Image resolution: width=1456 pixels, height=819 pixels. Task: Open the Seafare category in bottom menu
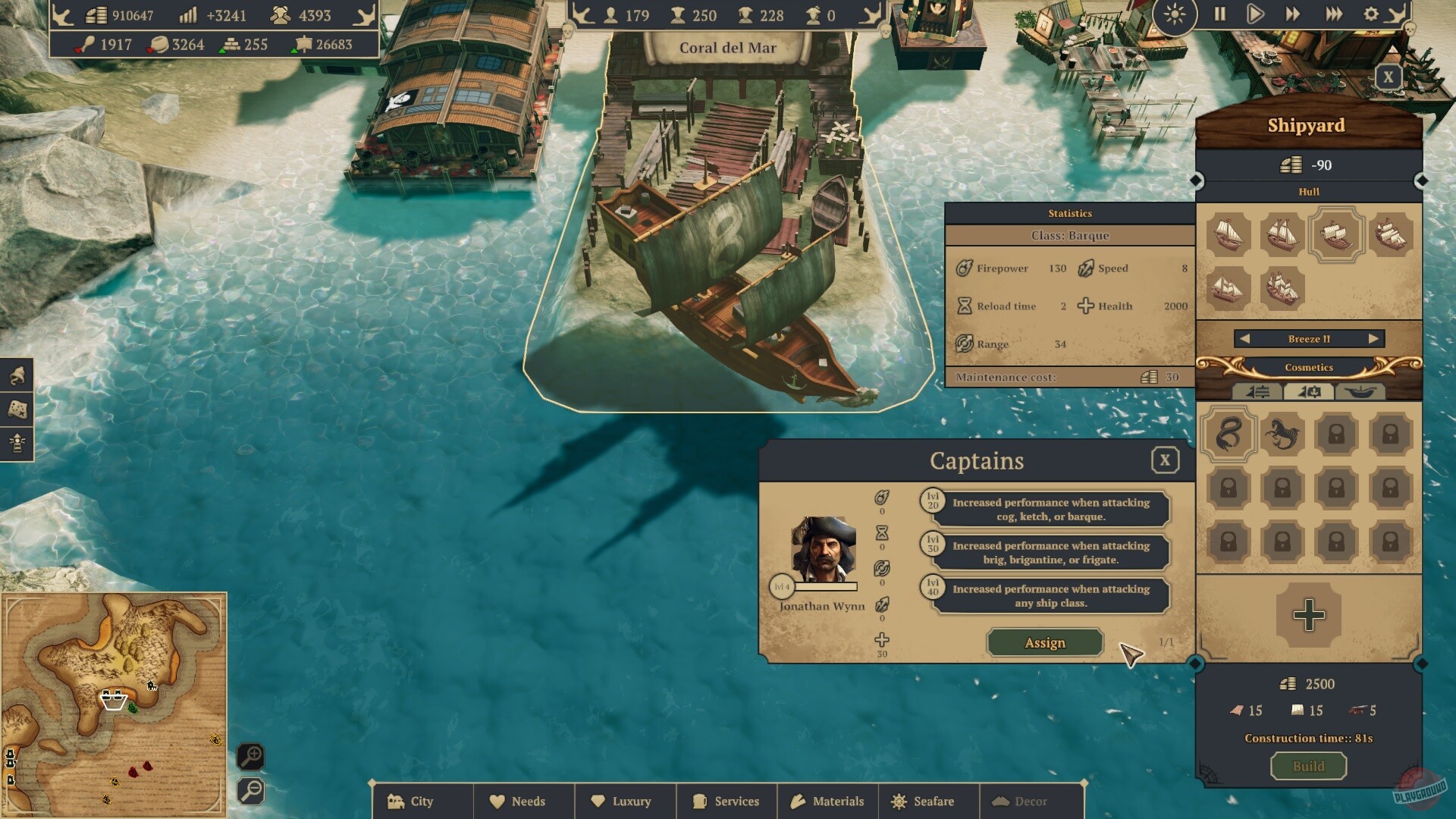coord(927,801)
